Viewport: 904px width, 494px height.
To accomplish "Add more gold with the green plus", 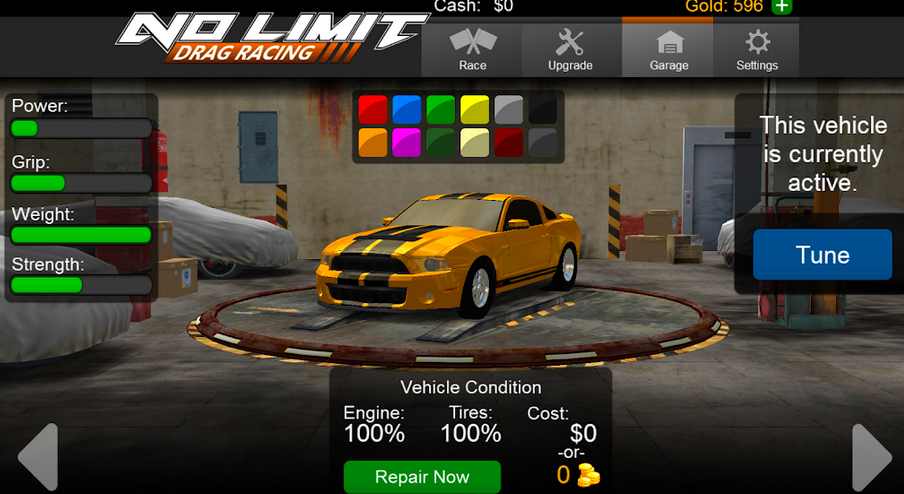I will coord(782,7).
